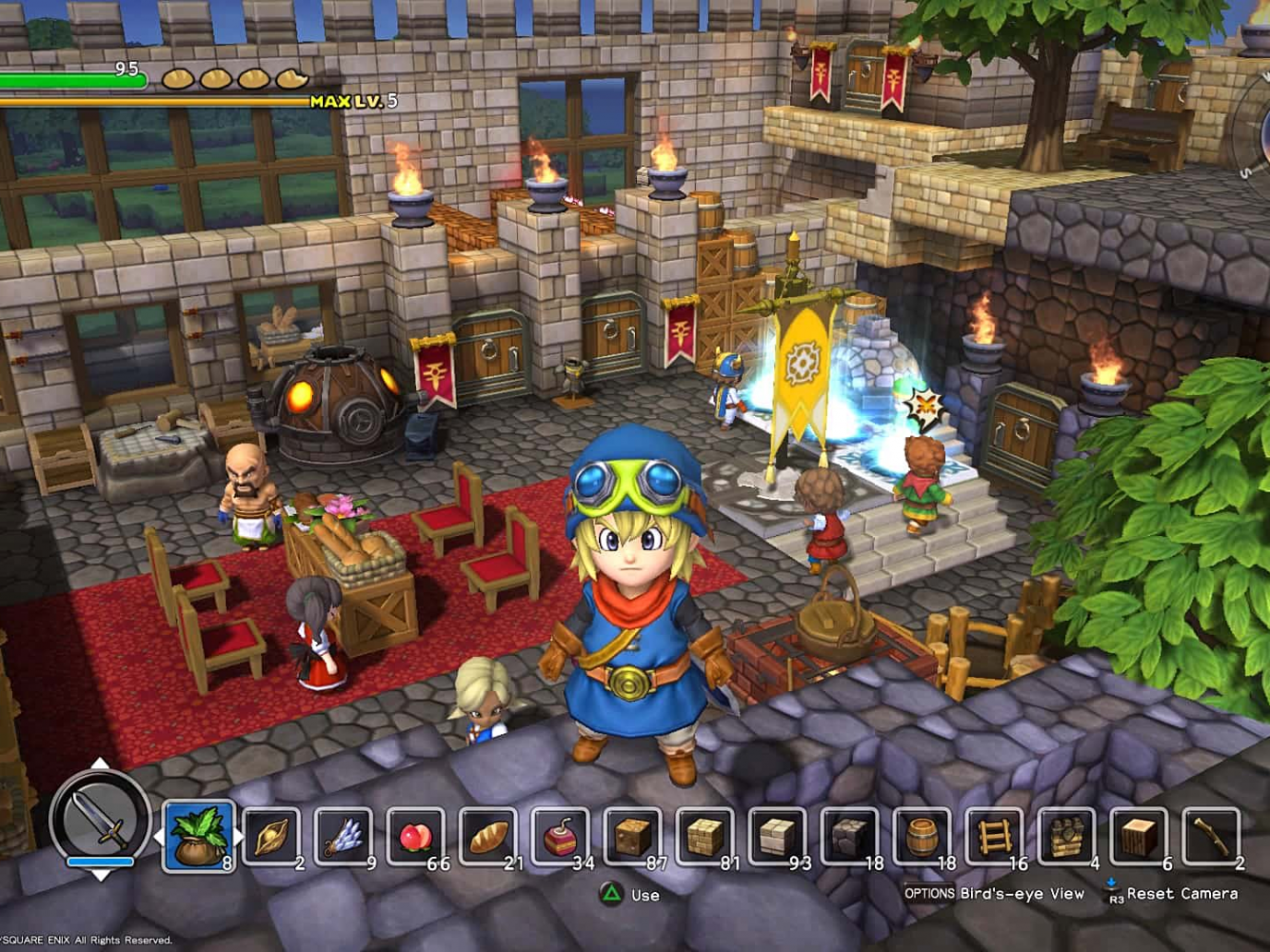The width and height of the screenshot is (1270, 952).
Task: Pick the dark cobblestone block slot
Action: (x=849, y=837)
